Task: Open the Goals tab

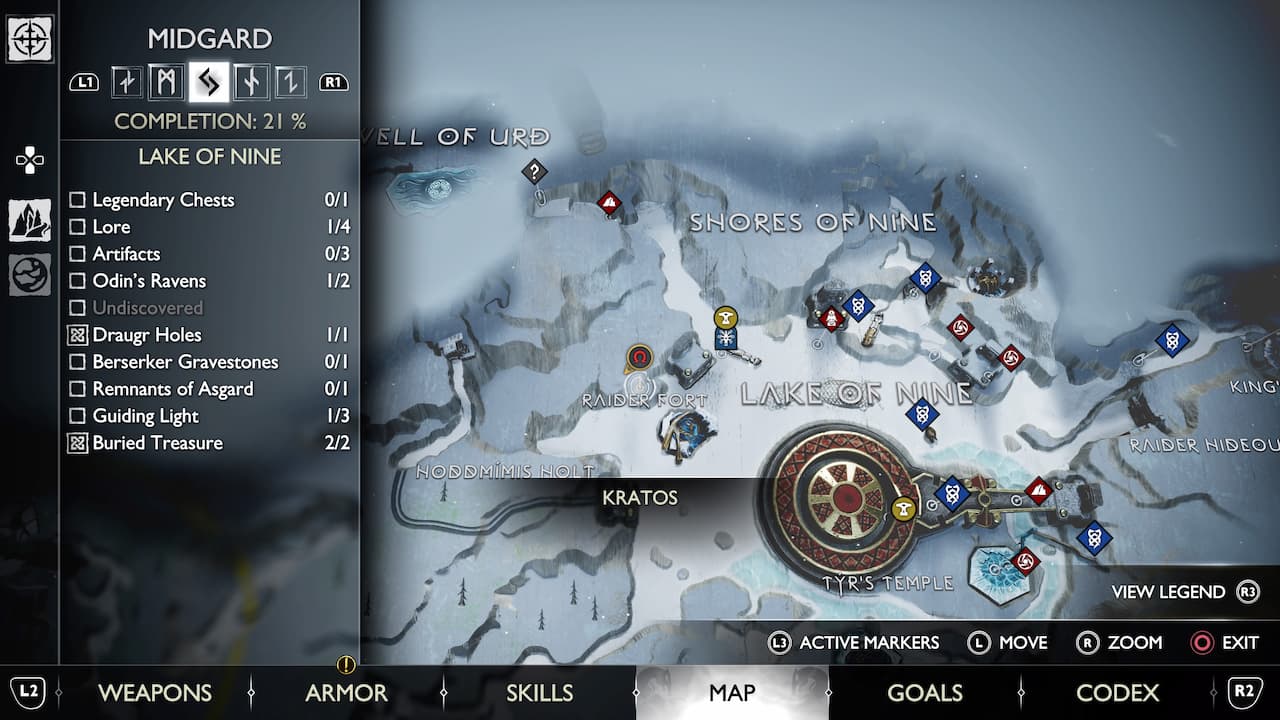Action: point(924,692)
